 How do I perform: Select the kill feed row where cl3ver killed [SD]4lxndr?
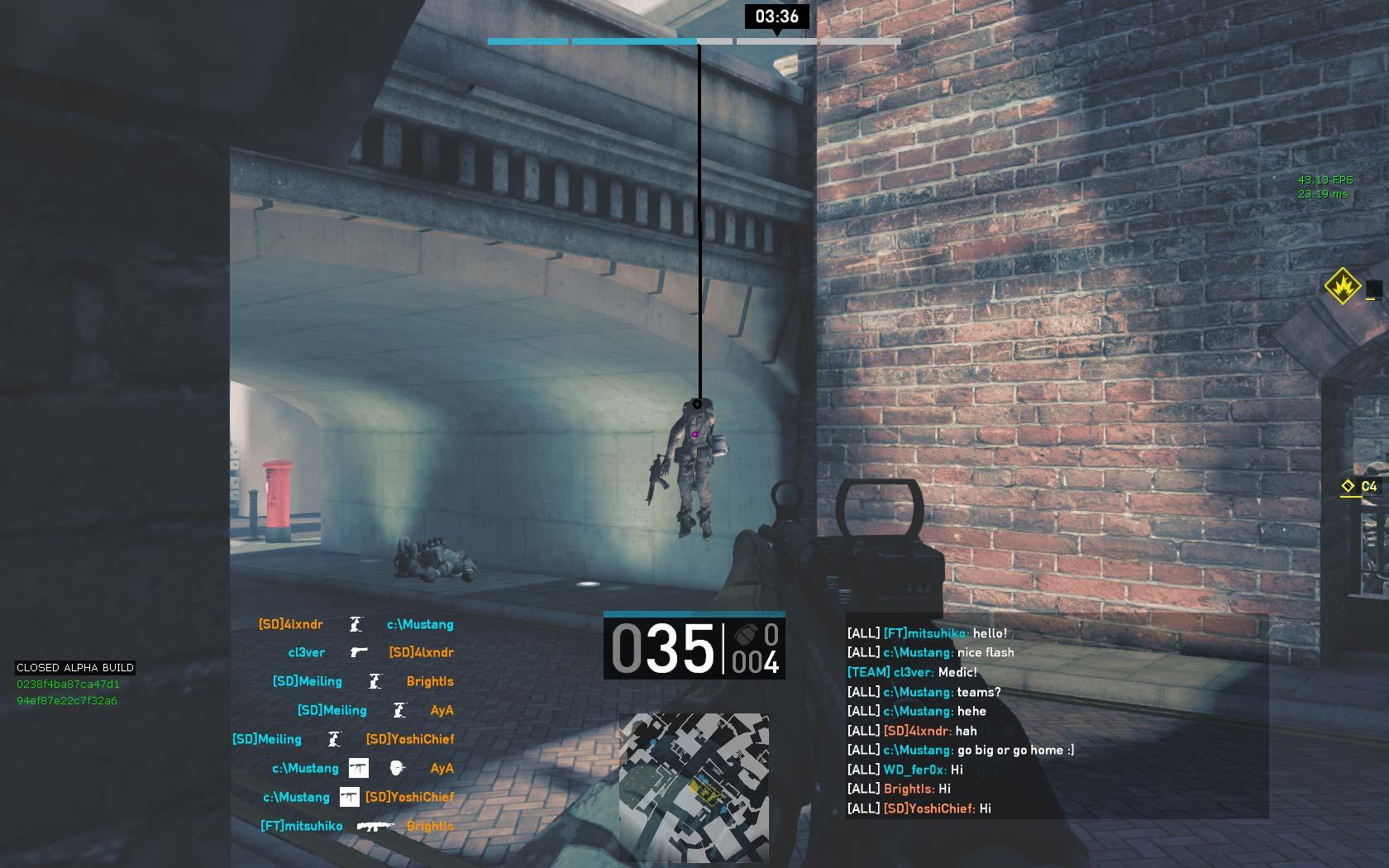coord(370,652)
